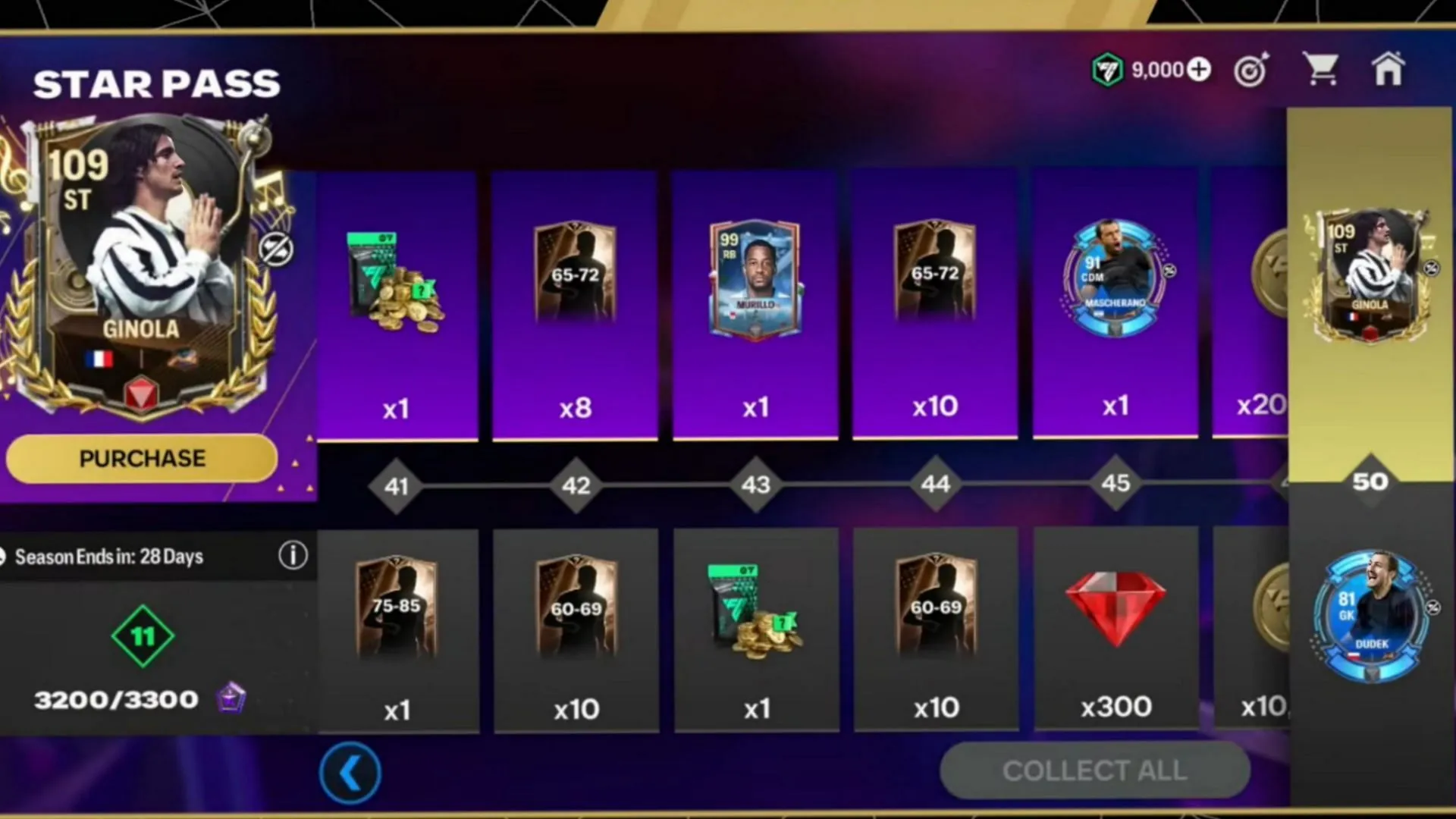Image resolution: width=1456 pixels, height=819 pixels.
Task: Open objectives via the target icon
Action: tap(1251, 68)
